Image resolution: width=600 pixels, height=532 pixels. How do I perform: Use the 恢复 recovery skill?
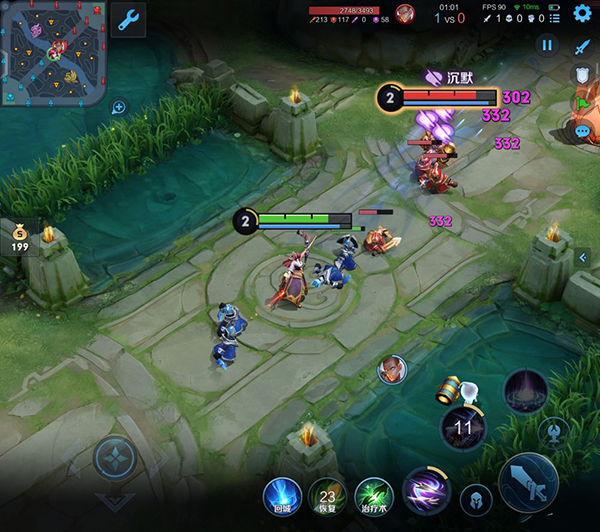click(x=327, y=494)
